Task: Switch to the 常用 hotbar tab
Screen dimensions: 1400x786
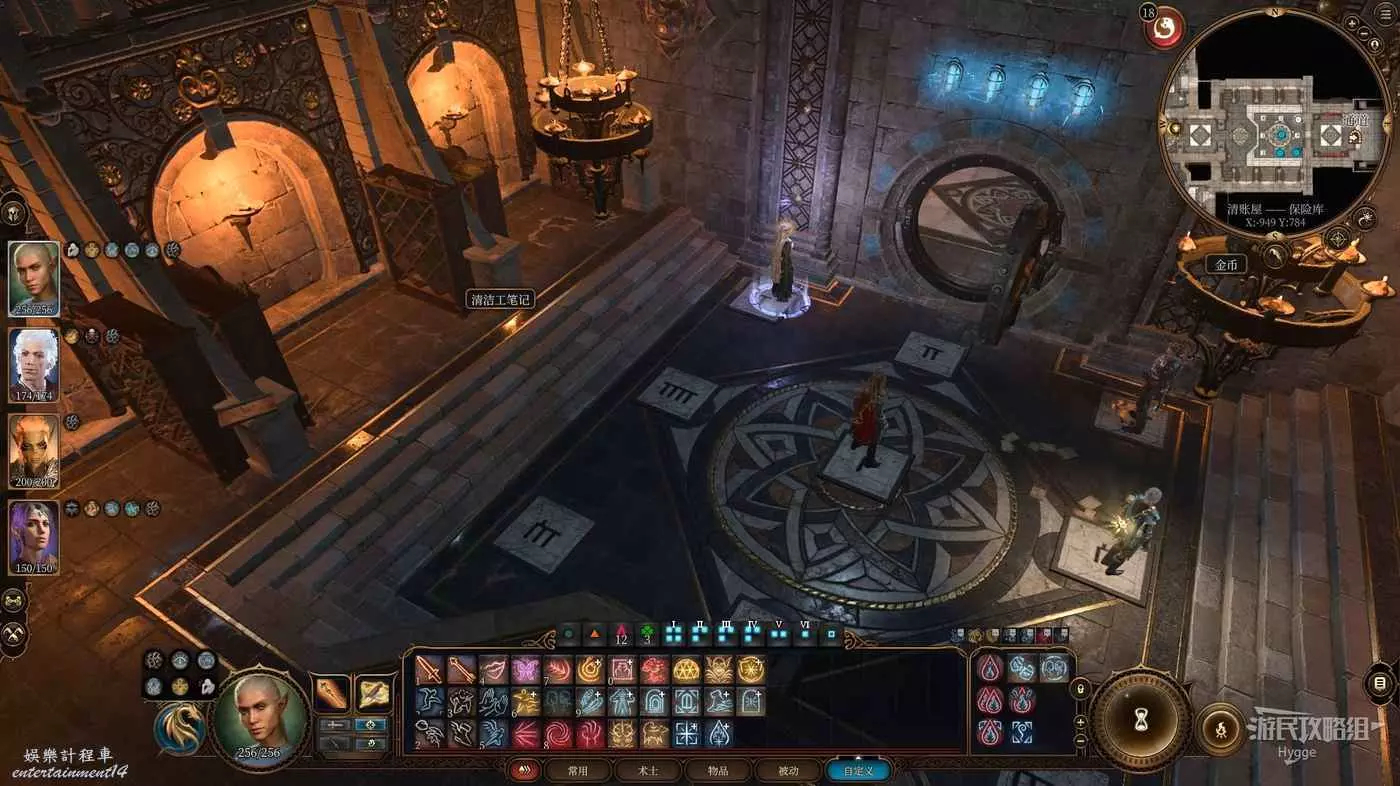Action: click(x=577, y=771)
